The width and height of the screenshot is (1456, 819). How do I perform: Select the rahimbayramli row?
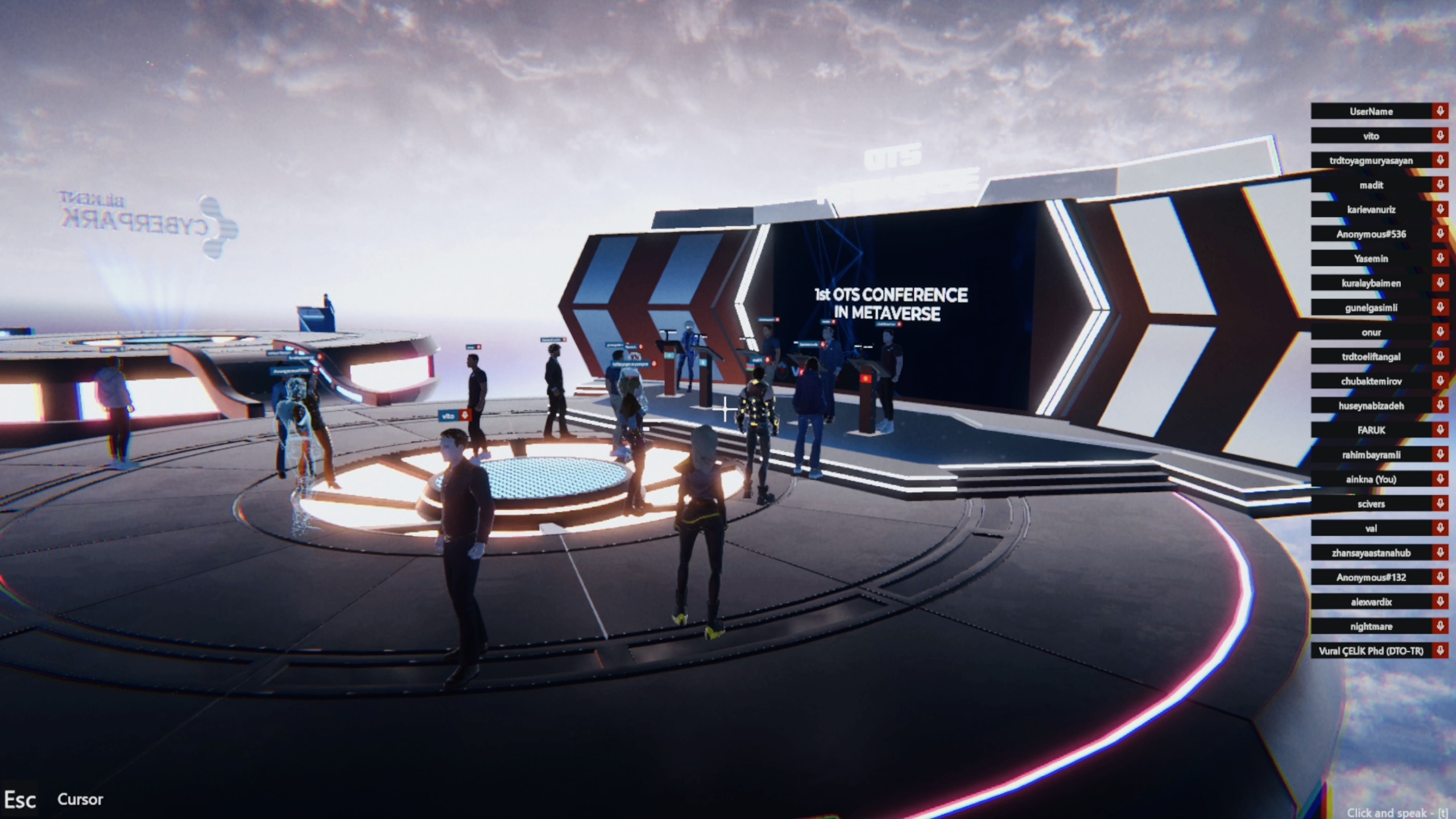click(1371, 454)
